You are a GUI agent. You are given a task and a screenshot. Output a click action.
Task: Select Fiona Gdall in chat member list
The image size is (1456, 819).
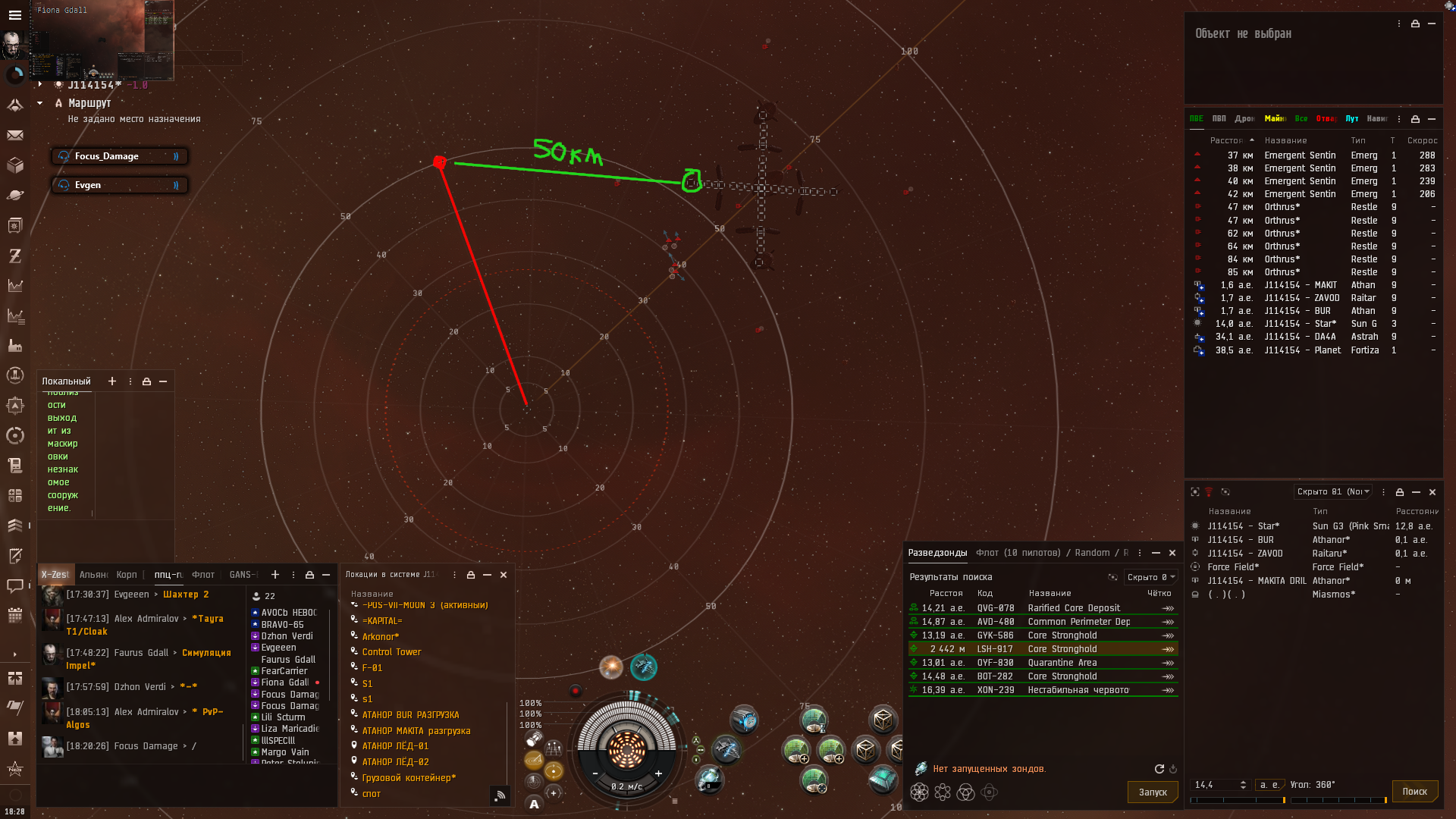[x=284, y=682]
